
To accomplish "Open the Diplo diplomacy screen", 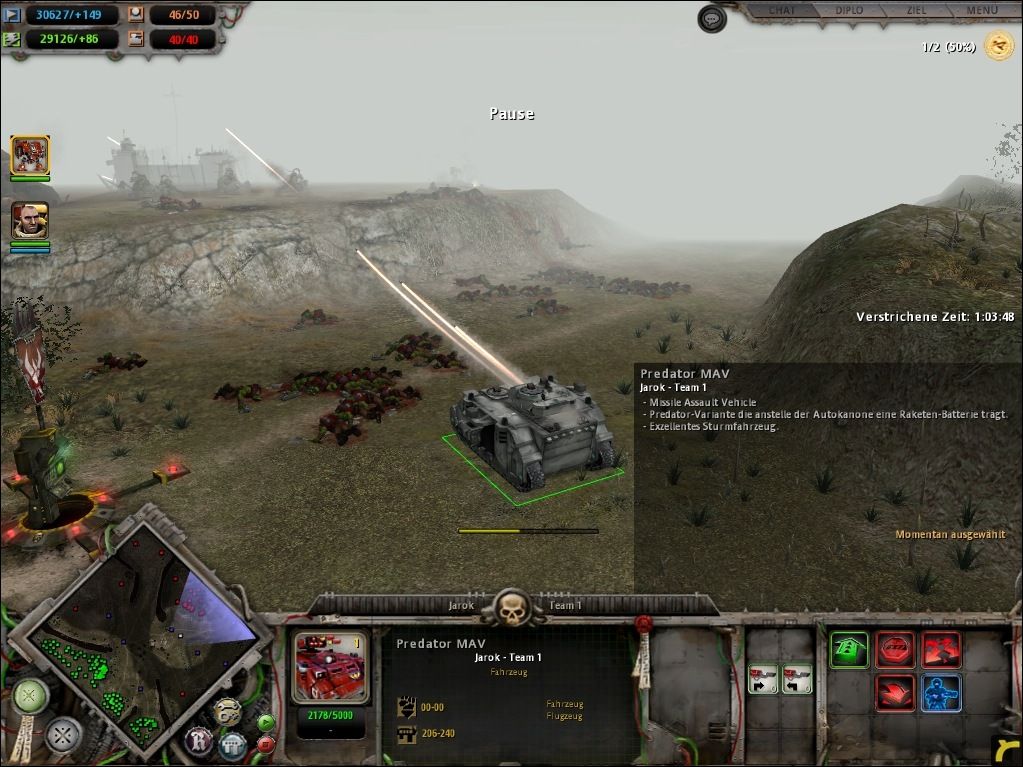I will (849, 11).
